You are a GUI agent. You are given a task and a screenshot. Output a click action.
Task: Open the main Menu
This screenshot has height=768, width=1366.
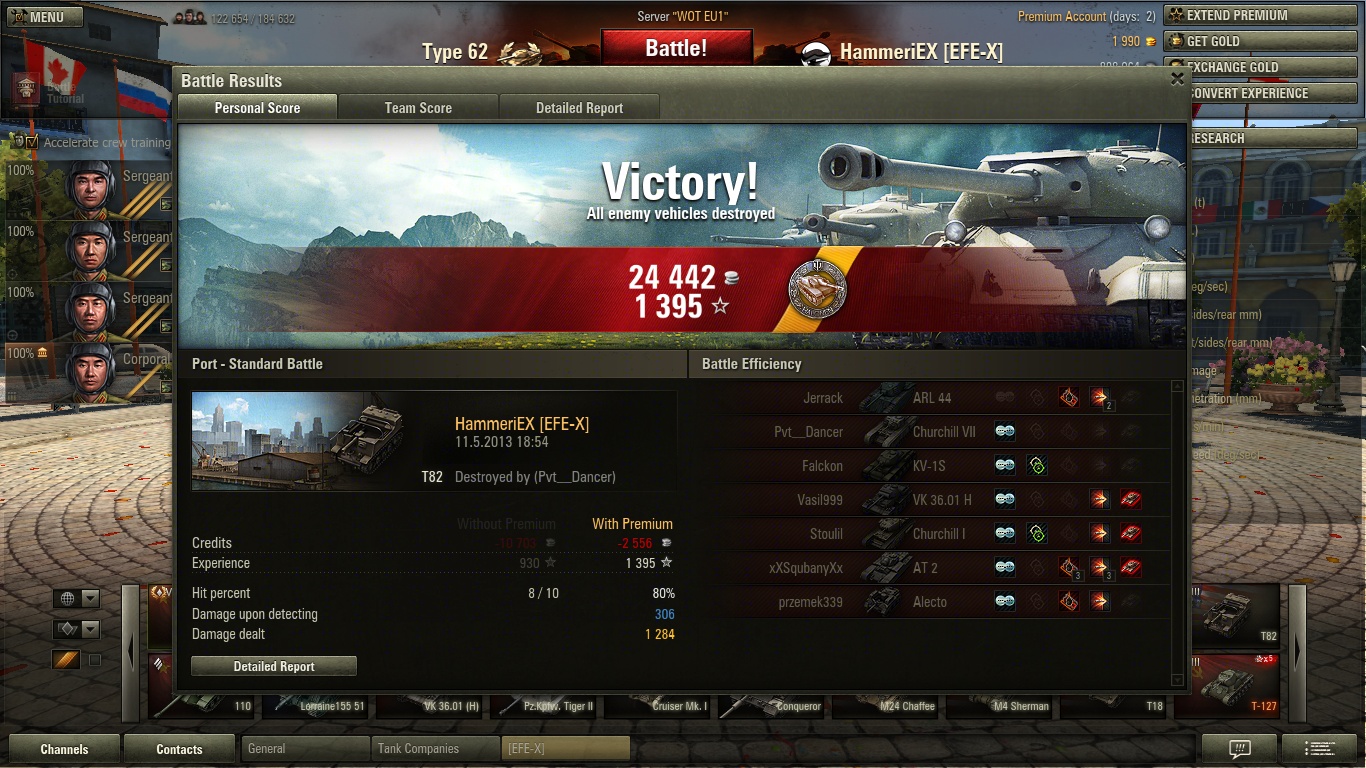[x=37, y=17]
